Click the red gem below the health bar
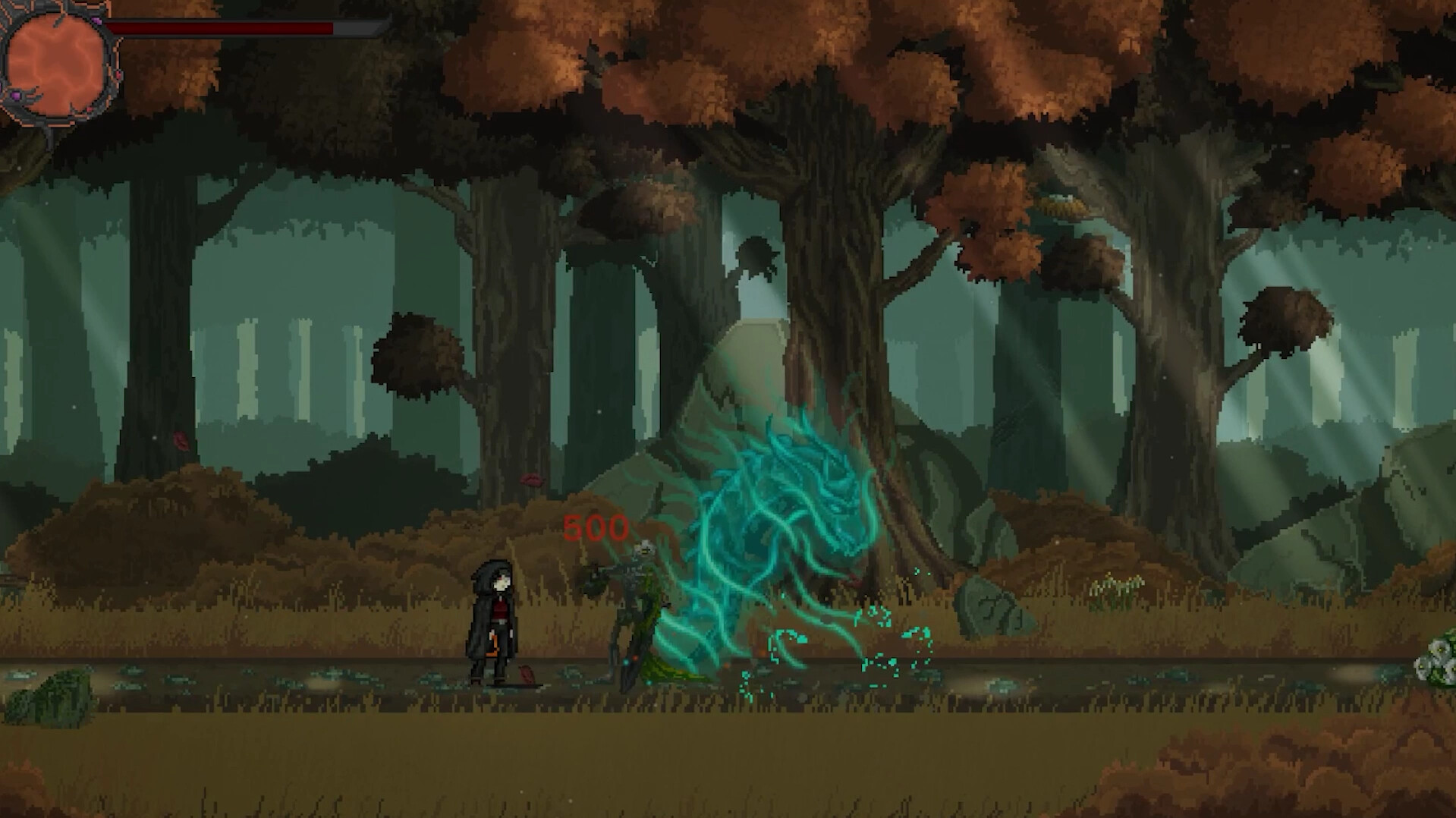 pos(118,75)
